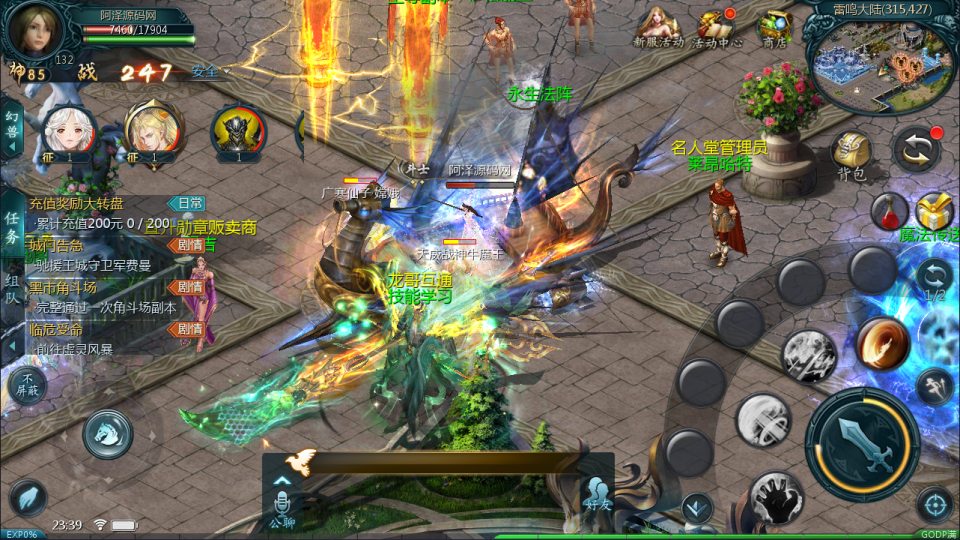Open the 活动中心 activity center
This screenshot has width=960, height=540.
click(x=716, y=25)
